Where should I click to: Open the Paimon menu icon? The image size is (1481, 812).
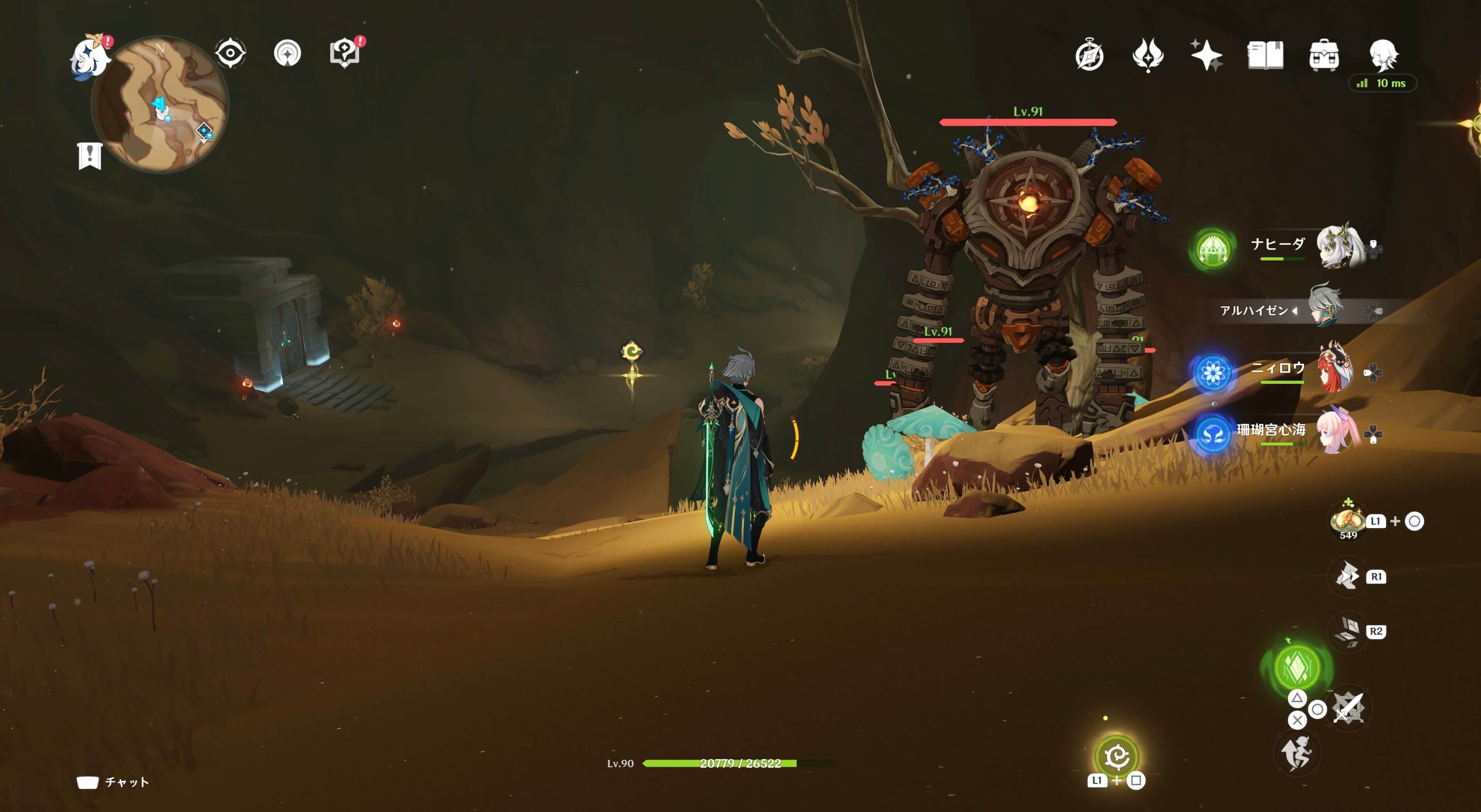pos(89,56)
